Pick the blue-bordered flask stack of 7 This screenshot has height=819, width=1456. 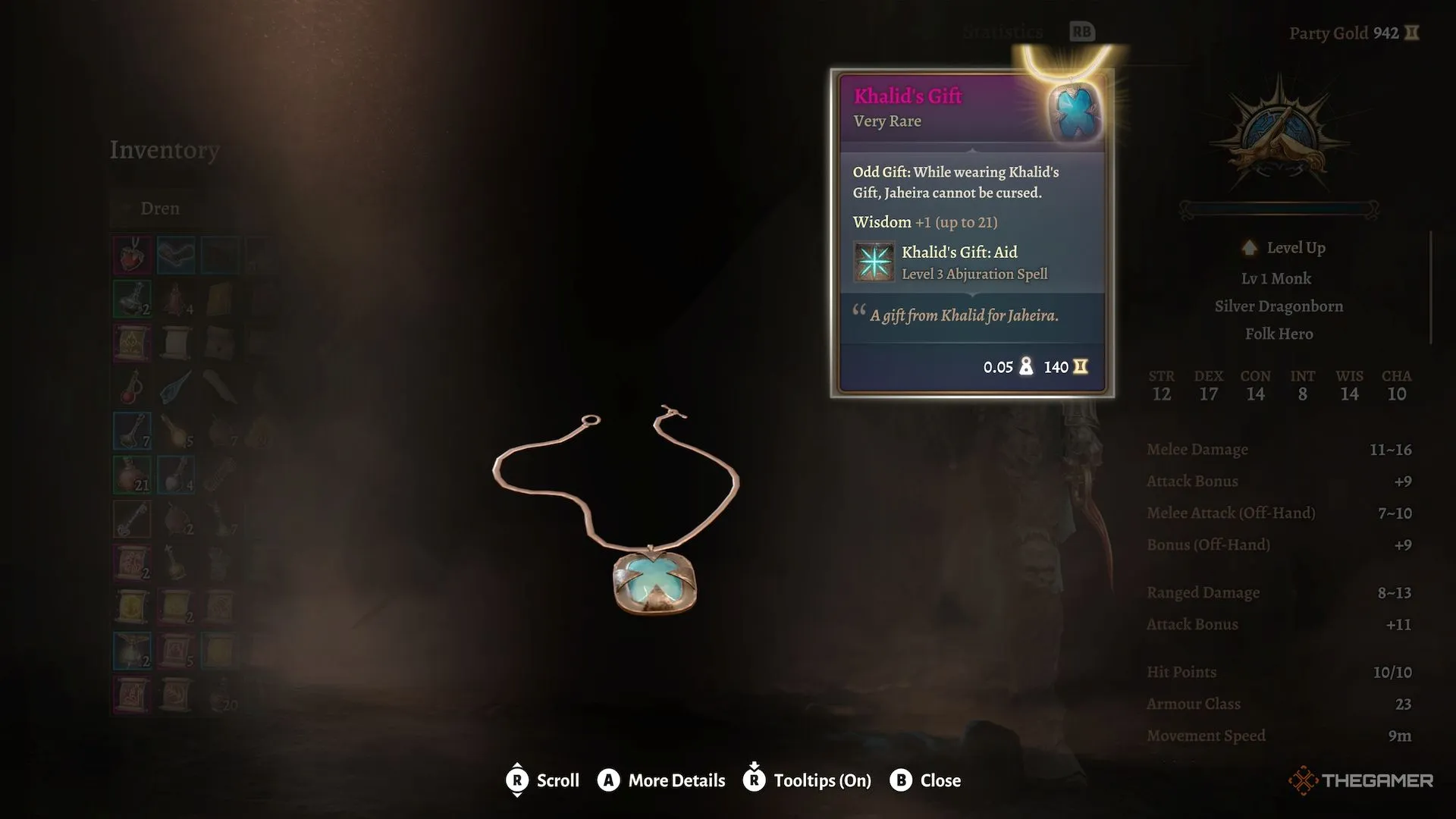coord(132,431)
